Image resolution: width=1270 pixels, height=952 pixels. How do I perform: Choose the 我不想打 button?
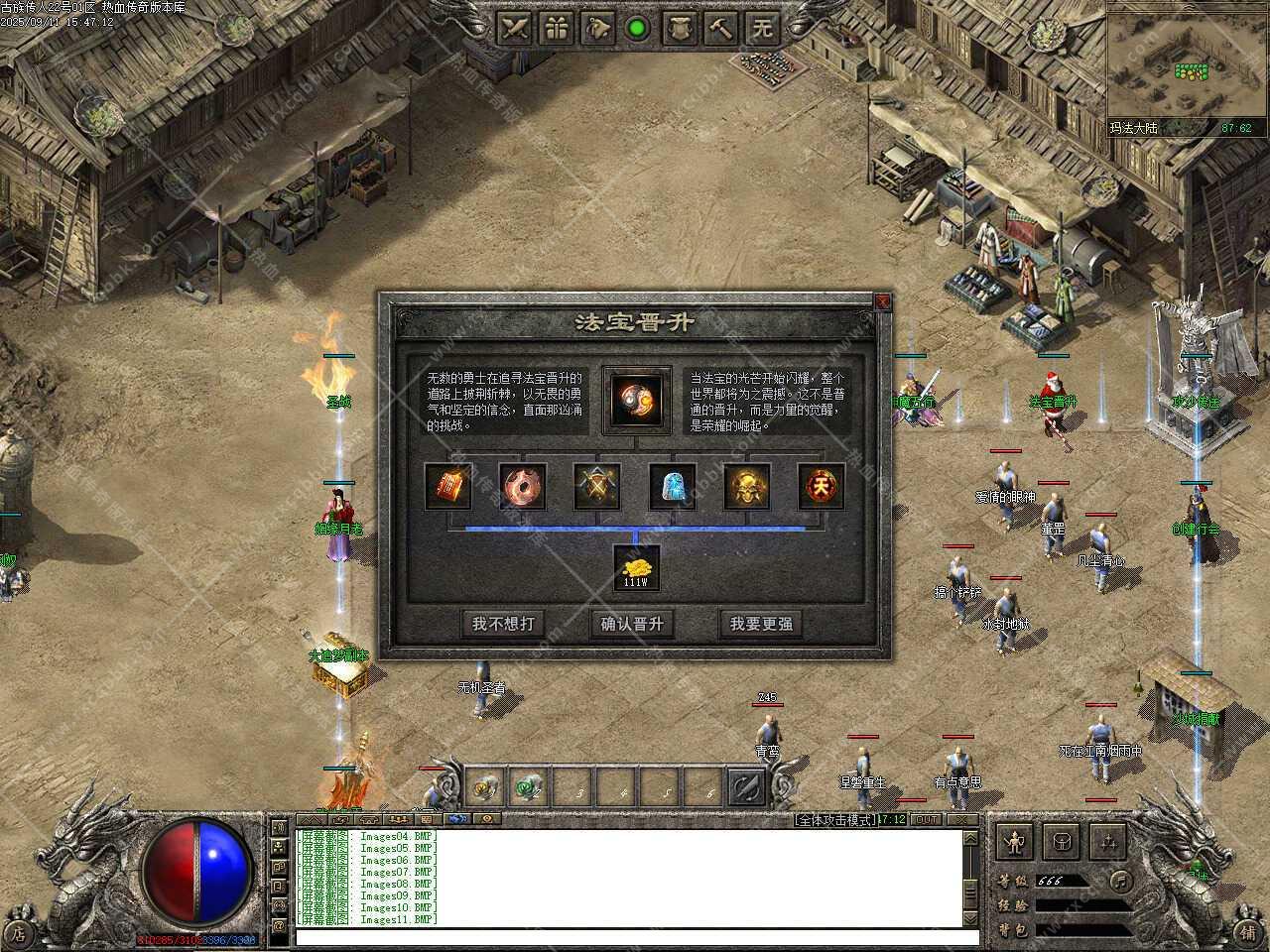[503, 624]
